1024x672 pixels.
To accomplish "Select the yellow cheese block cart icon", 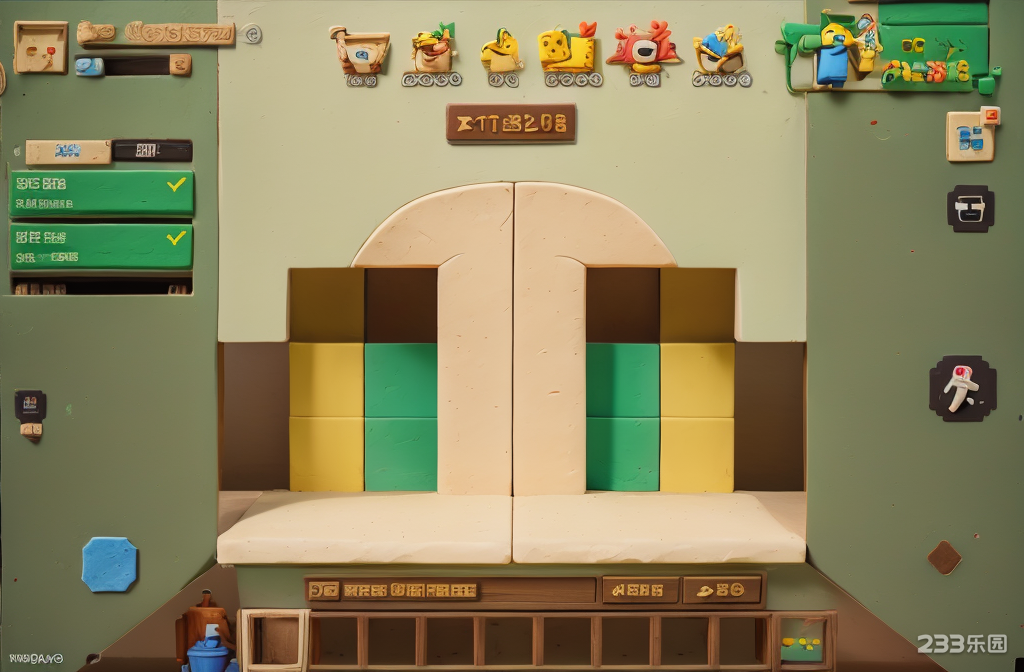I will pos(568,55).
